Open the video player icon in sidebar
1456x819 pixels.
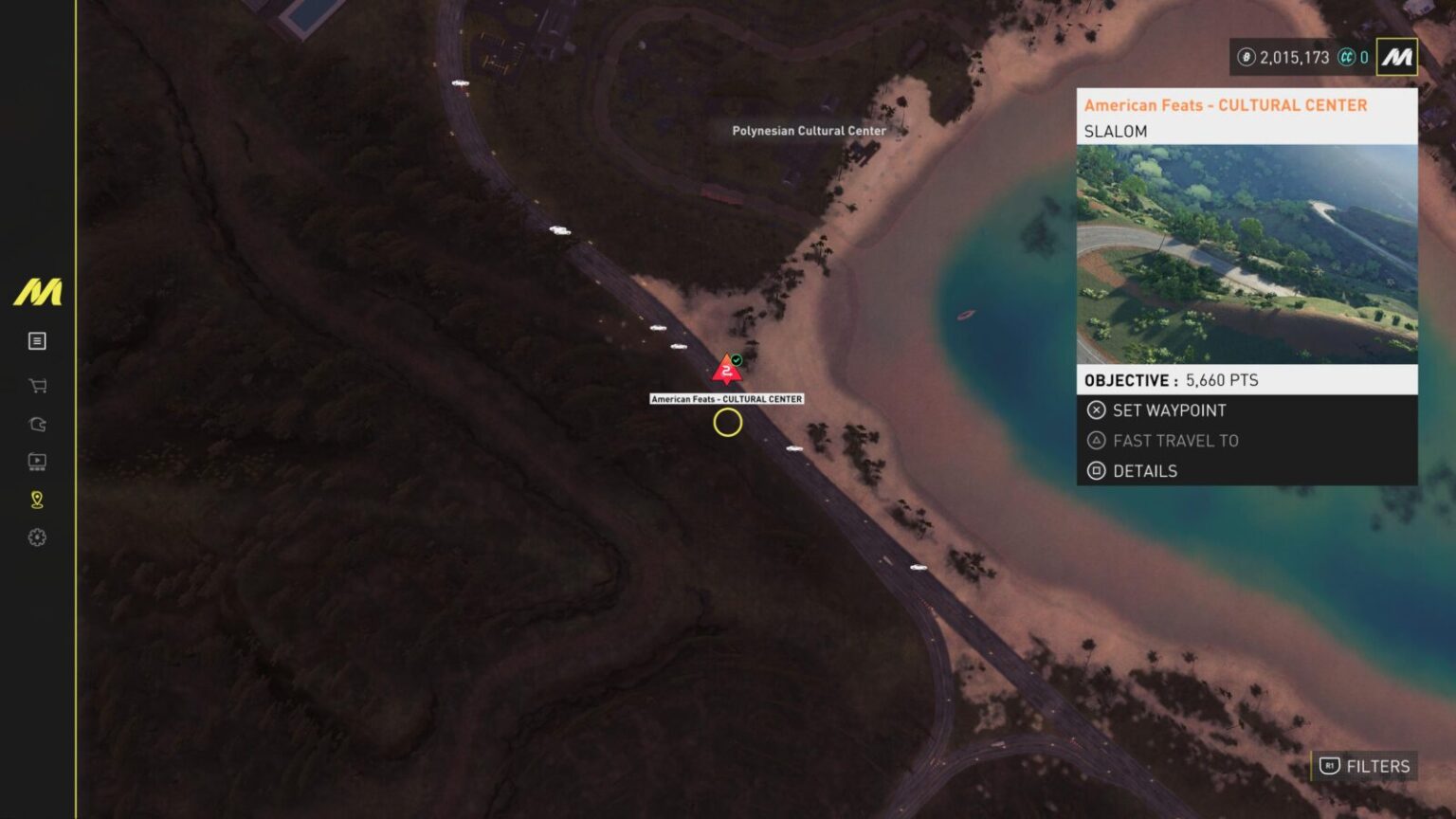(38, 462)
